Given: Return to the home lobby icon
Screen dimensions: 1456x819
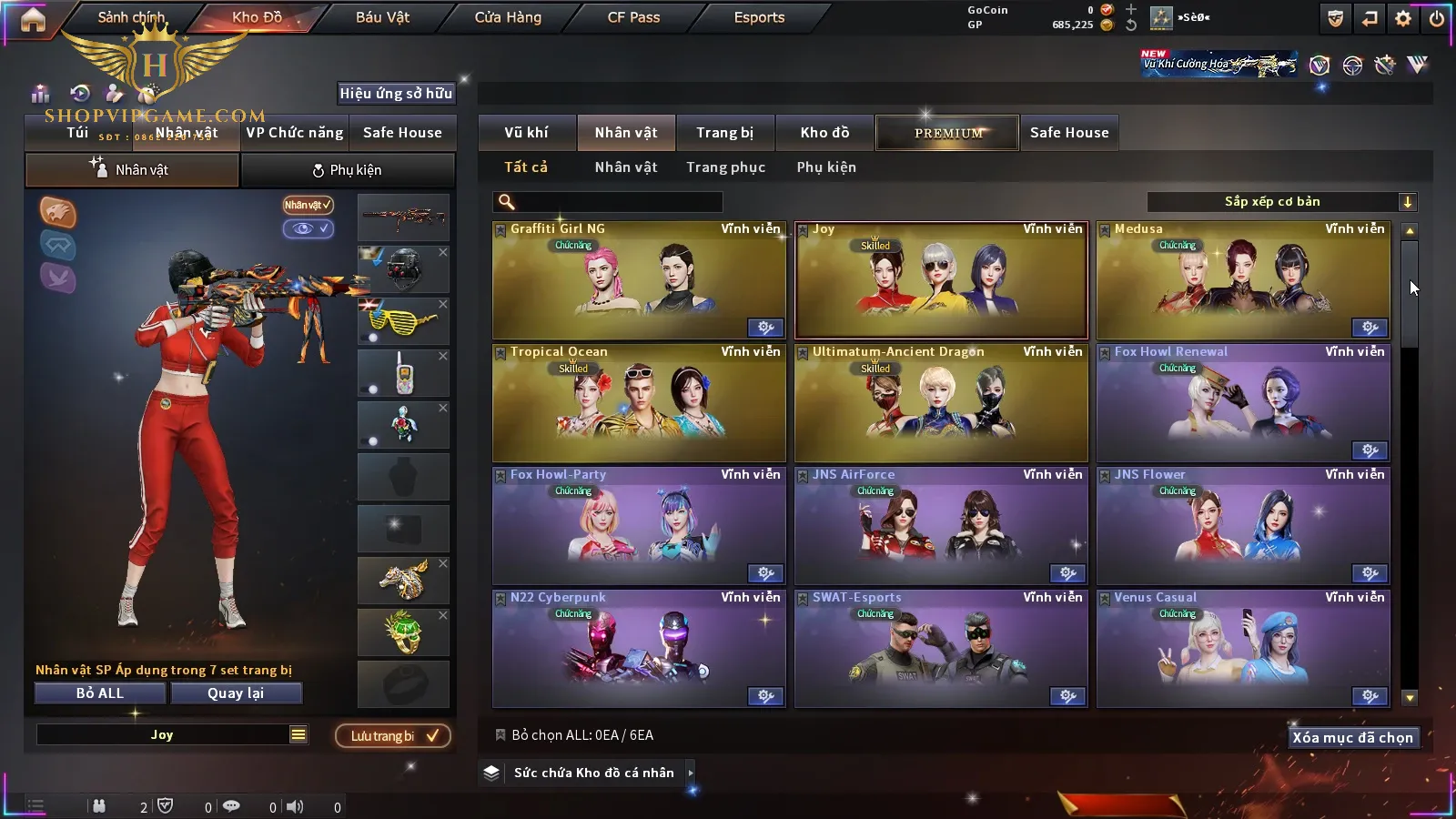Looking at the screenshot, I should [x=33, y=19].
